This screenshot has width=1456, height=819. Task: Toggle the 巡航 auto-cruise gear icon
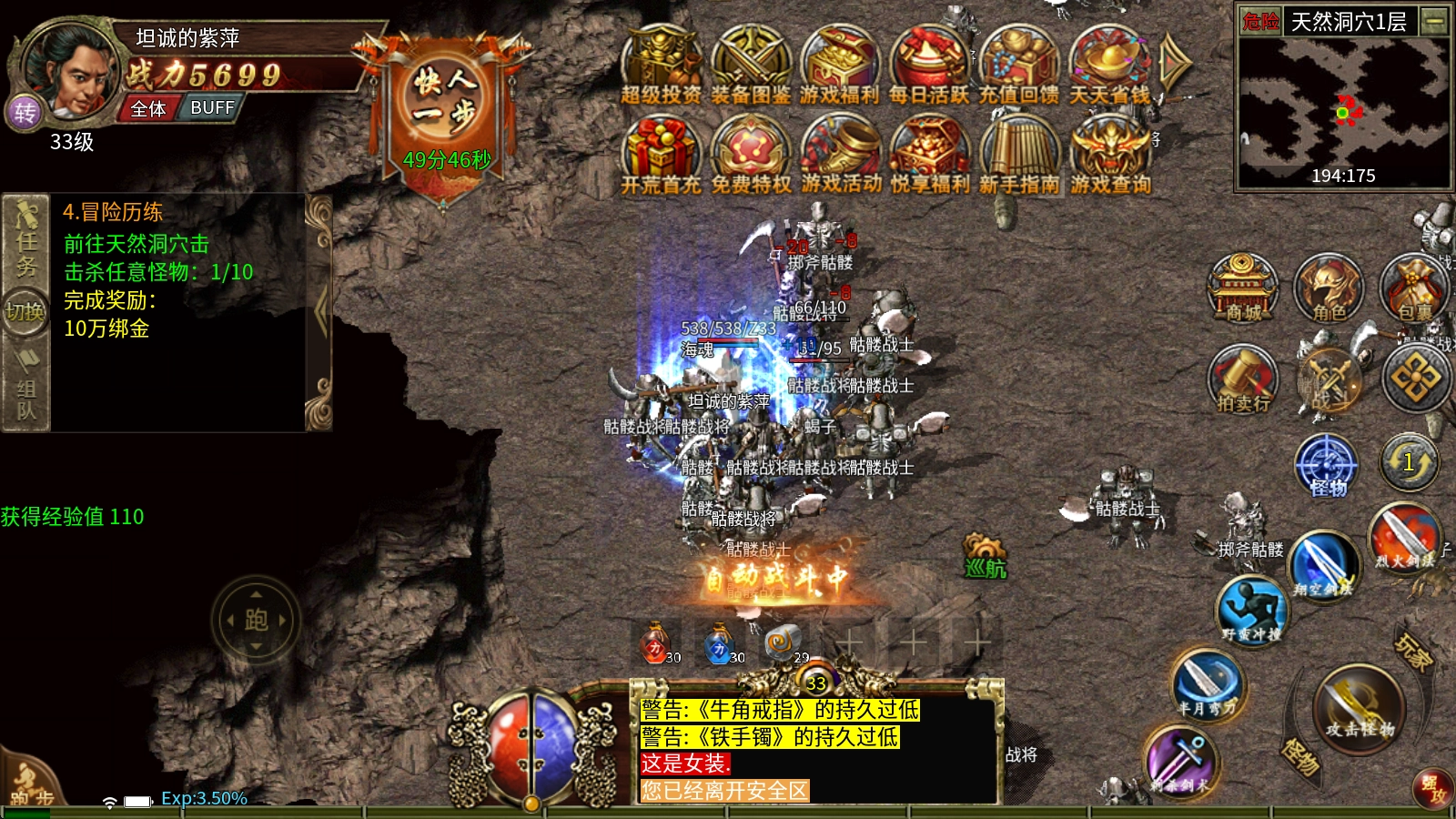coord(985,556)
